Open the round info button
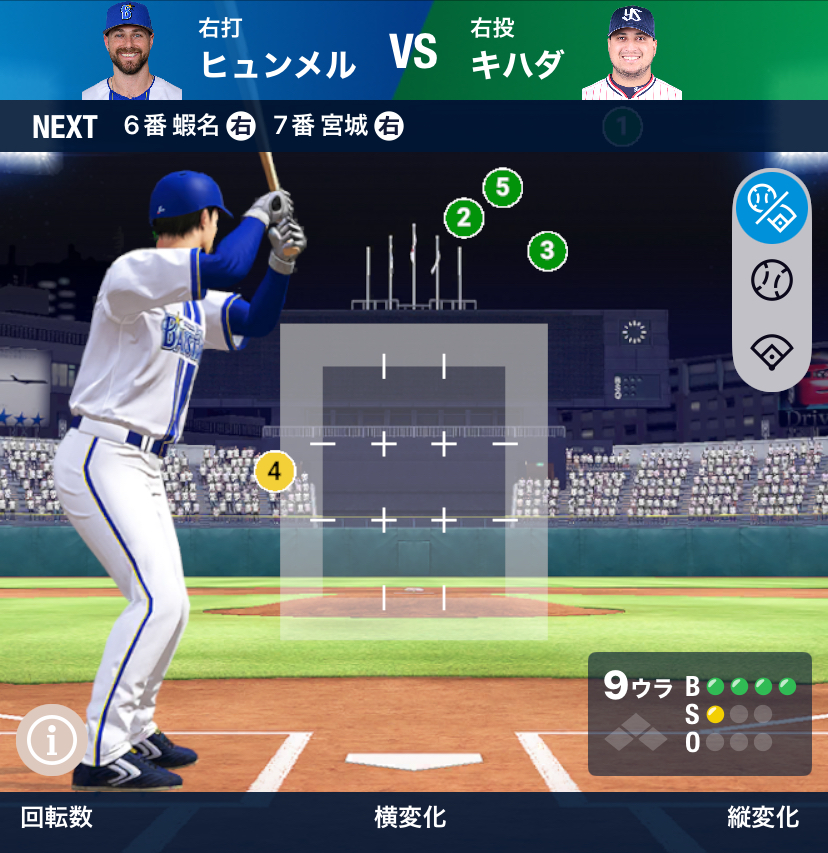This screenshot has width=828, height=853. pyautogui.click(x=51, y=740)
